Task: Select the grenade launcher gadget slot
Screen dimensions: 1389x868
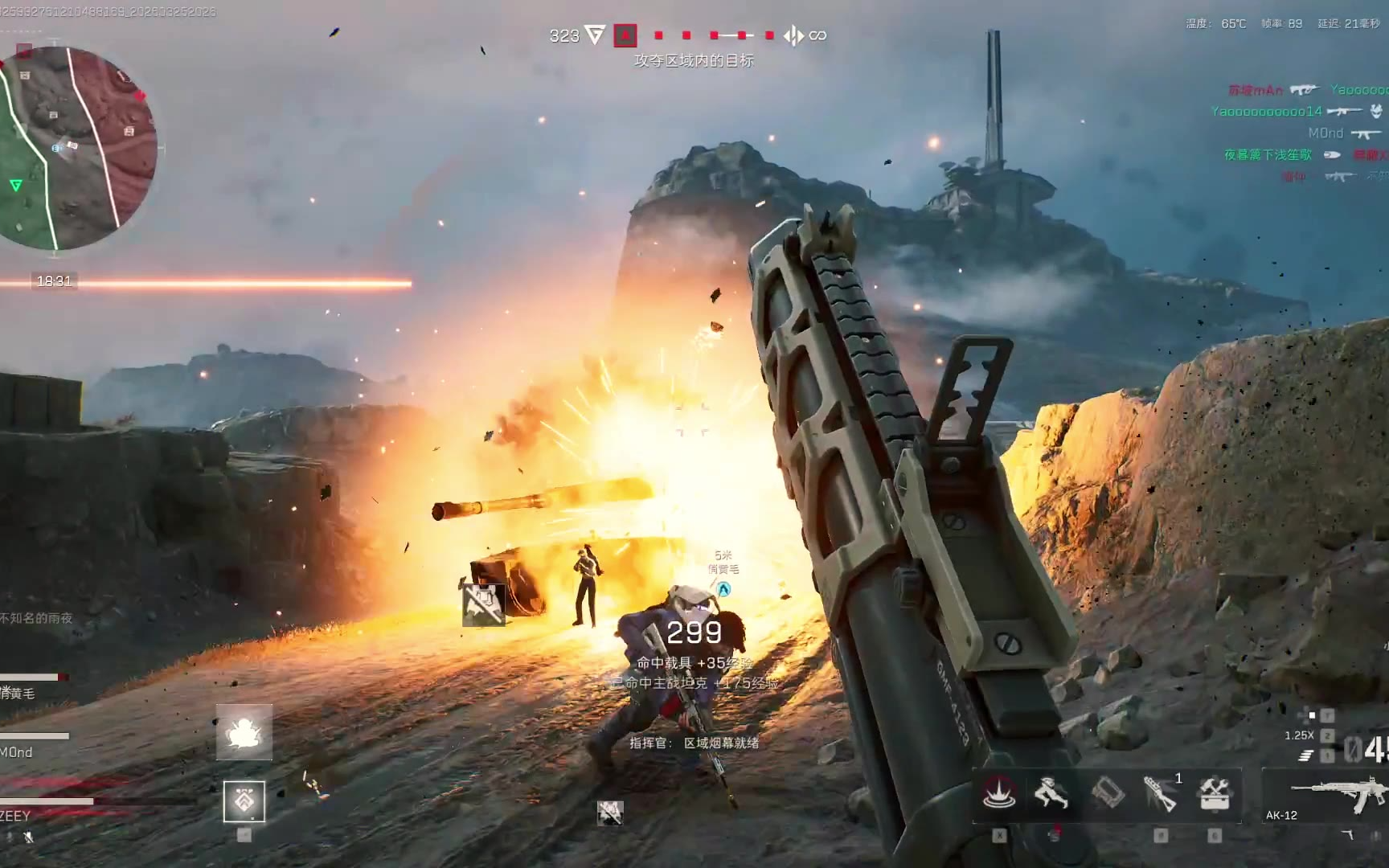Action: click(x=1160, y=794)
